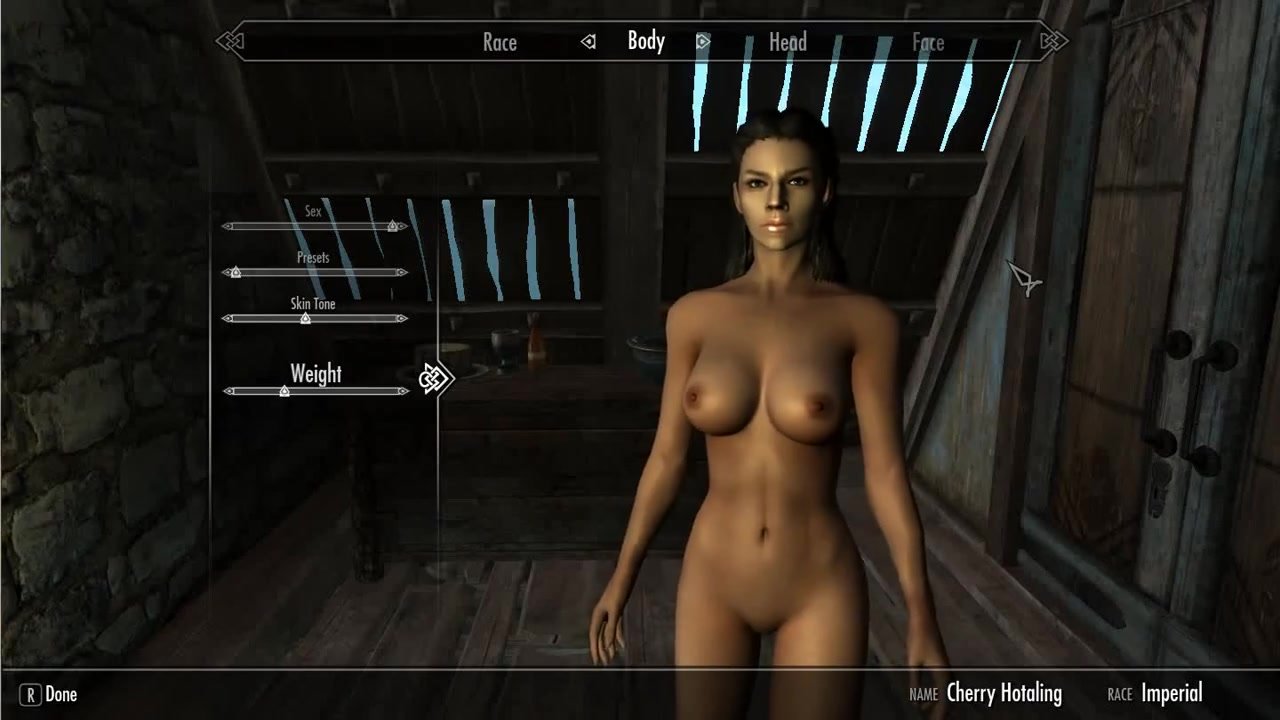Screen dimensions: 1280x720
Task: Adjust the Sex slider
Action: point(392,227)
